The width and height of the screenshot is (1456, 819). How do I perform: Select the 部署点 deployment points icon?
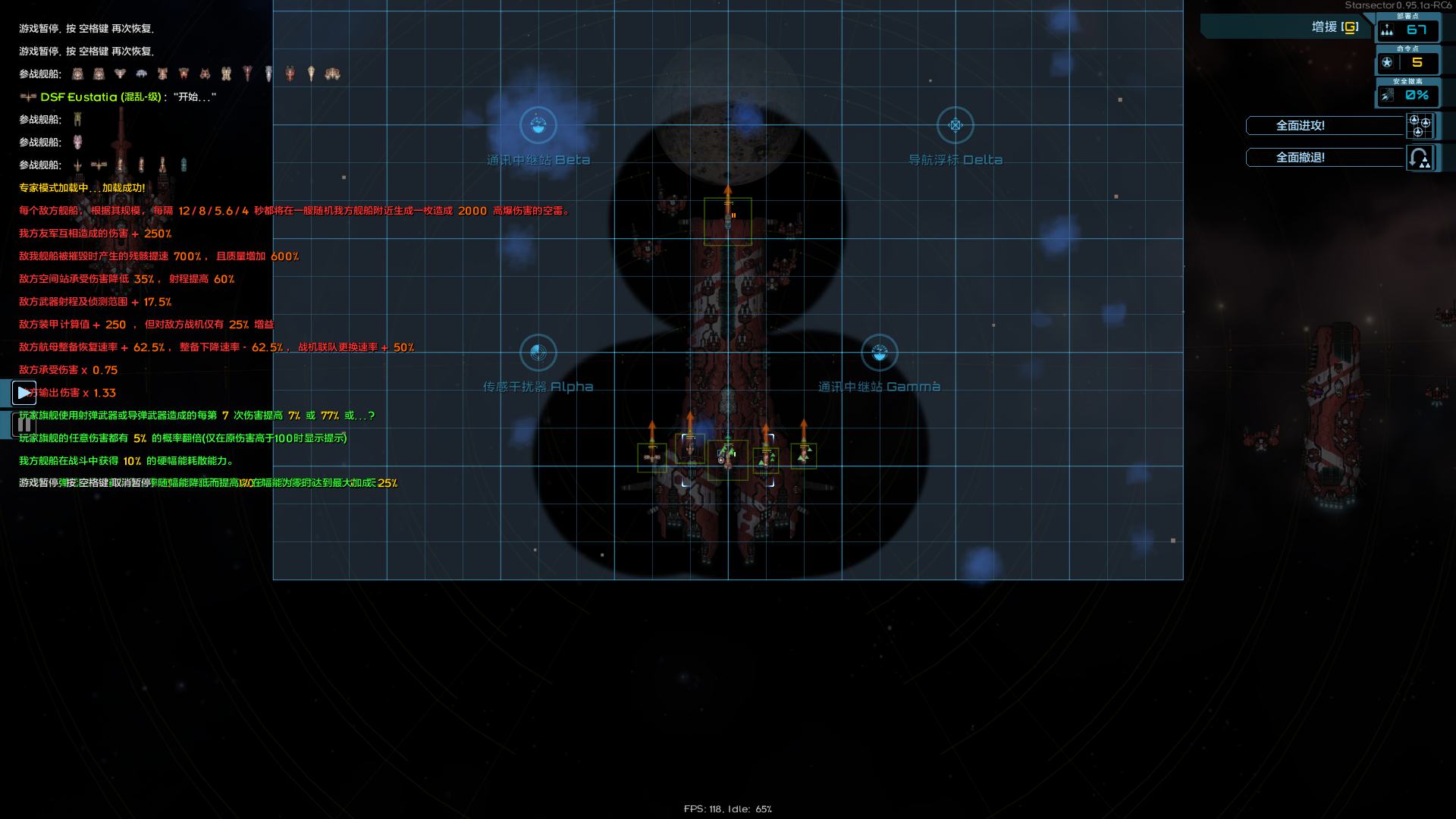(1386, 31)
